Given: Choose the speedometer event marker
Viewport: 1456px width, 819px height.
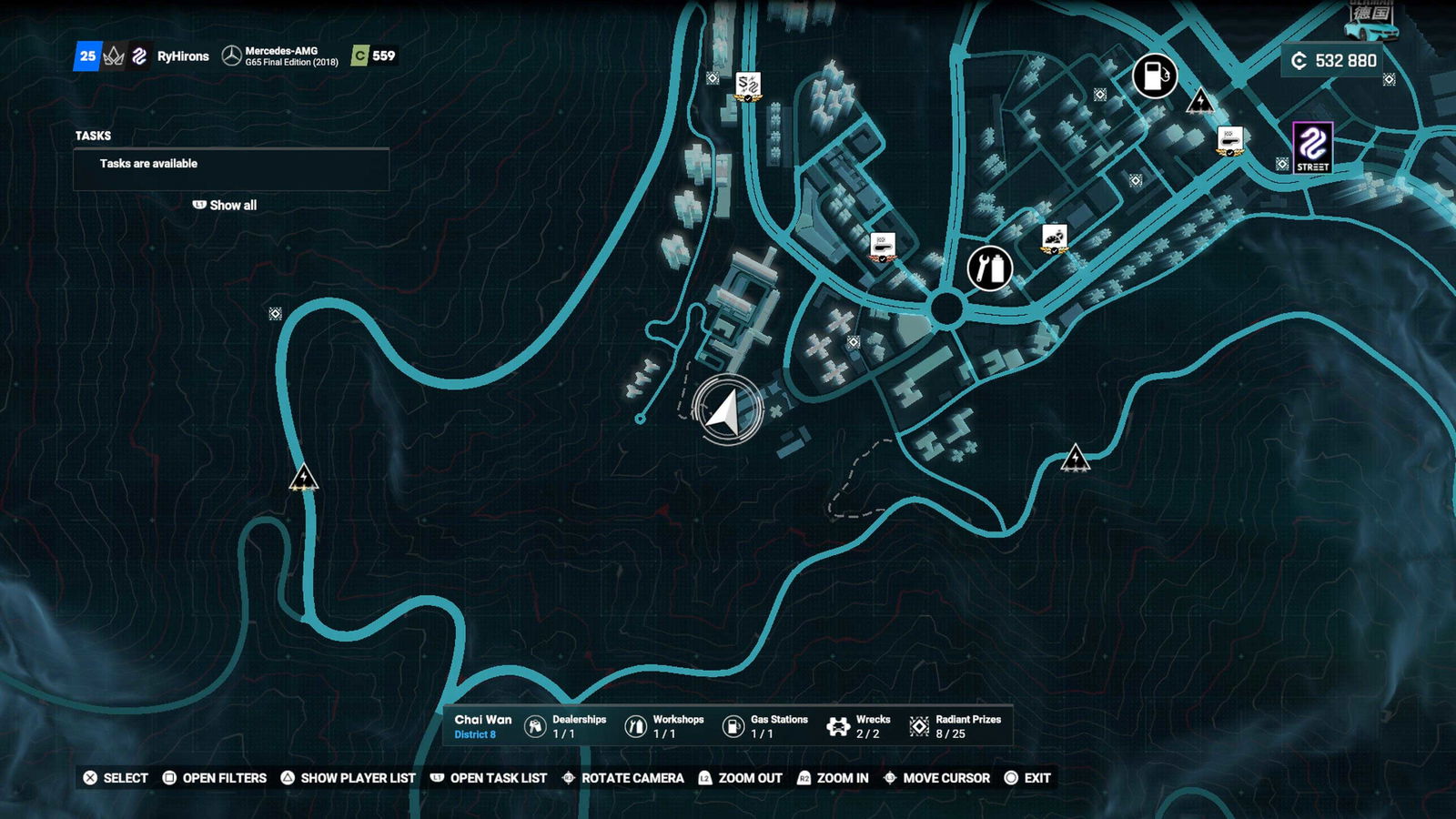Looking at the screenshot, I should [x=1054, y=238].
